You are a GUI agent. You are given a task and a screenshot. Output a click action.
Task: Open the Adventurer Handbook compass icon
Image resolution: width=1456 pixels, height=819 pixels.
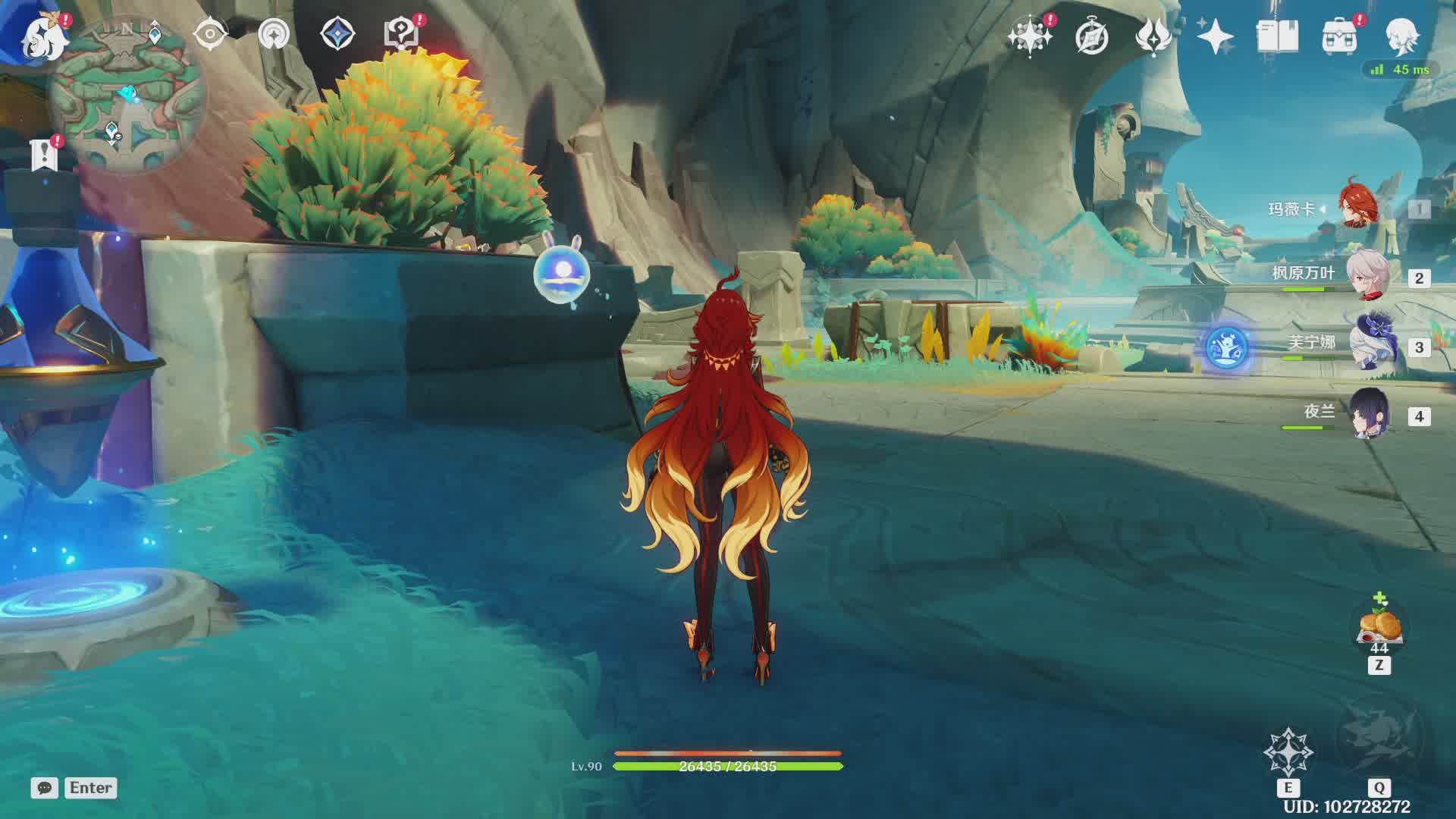pos(1091,36)
